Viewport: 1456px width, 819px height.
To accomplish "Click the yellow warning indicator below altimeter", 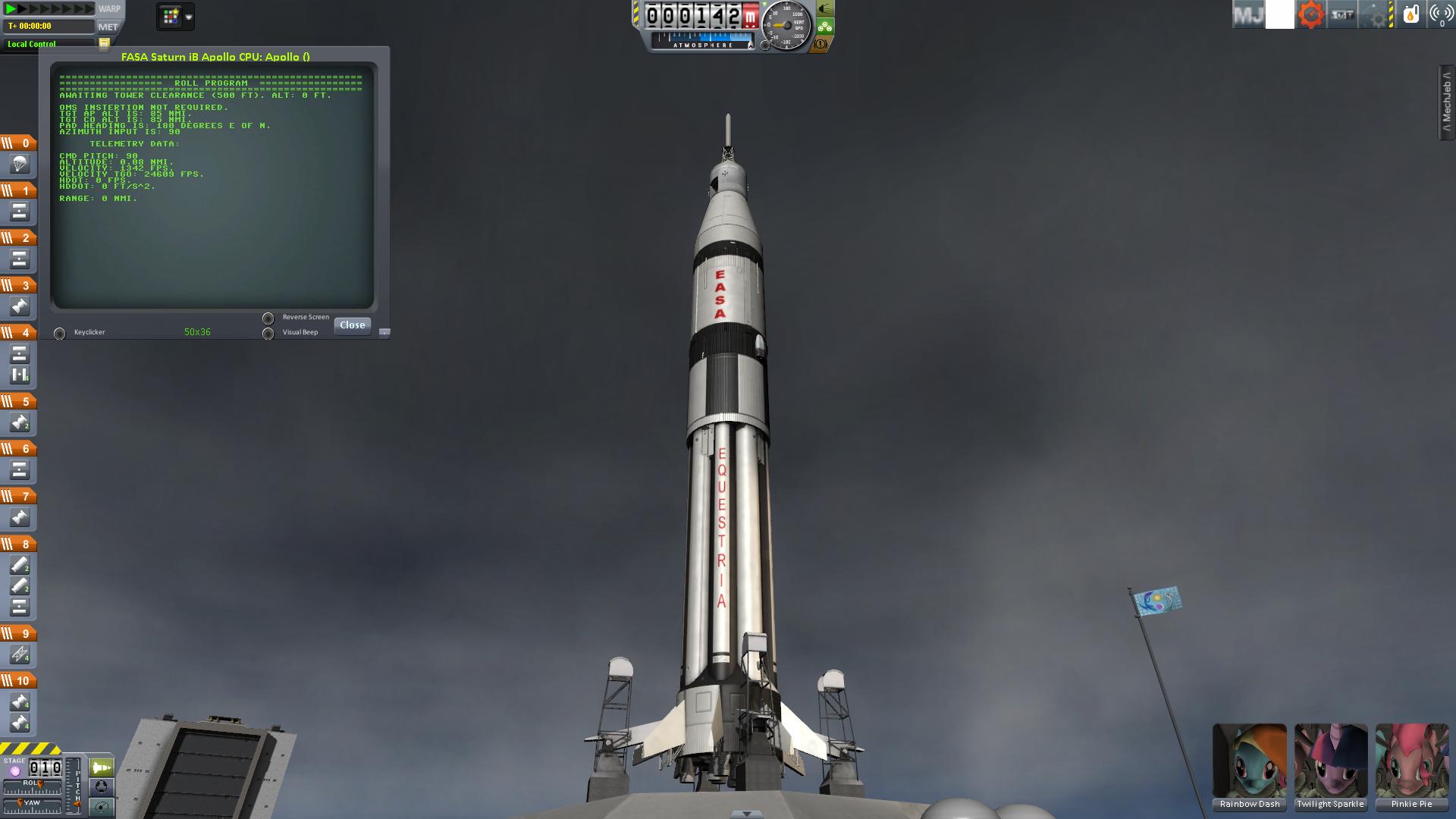I will [821, 45].
